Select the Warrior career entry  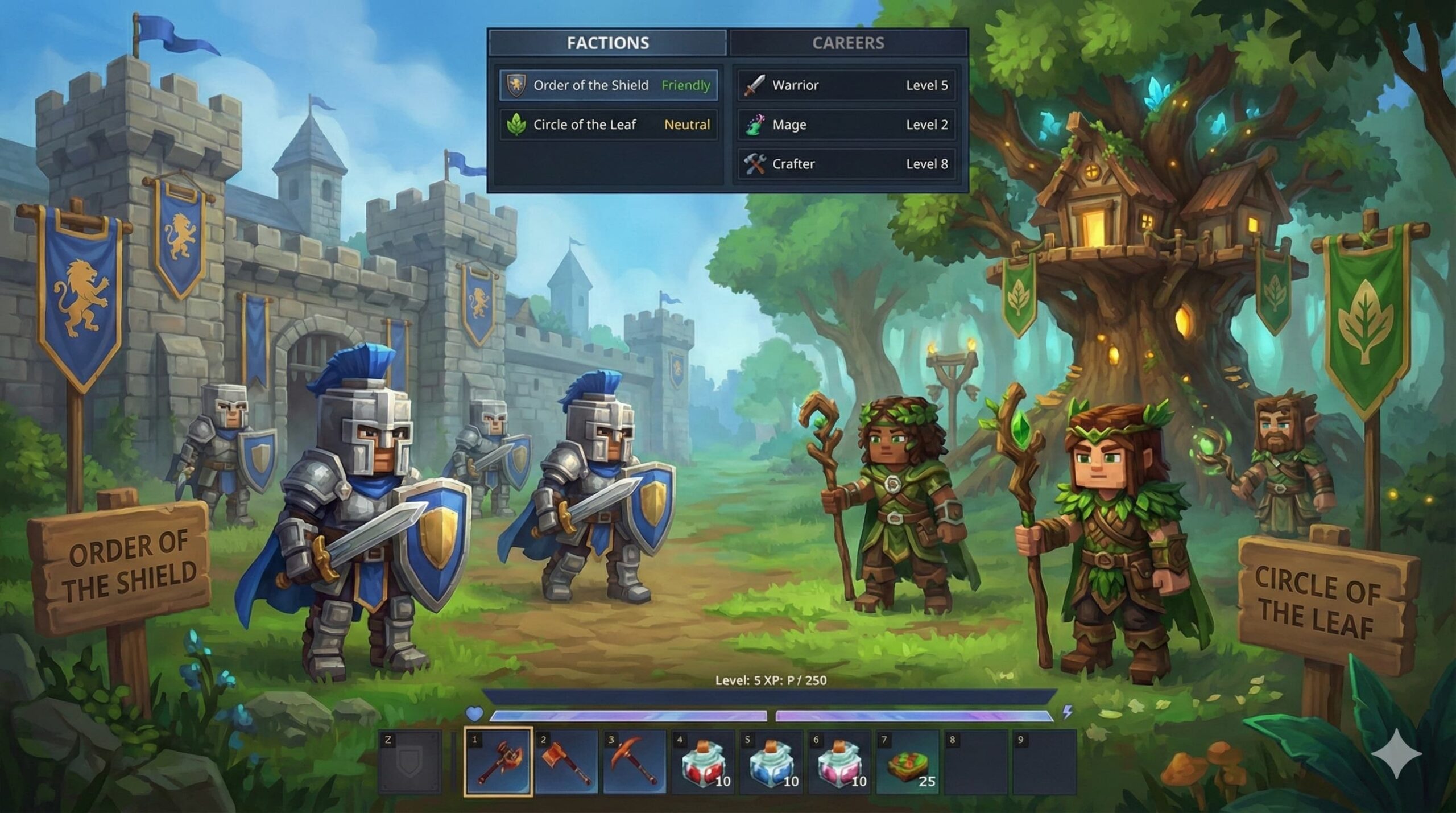(846, 85)
